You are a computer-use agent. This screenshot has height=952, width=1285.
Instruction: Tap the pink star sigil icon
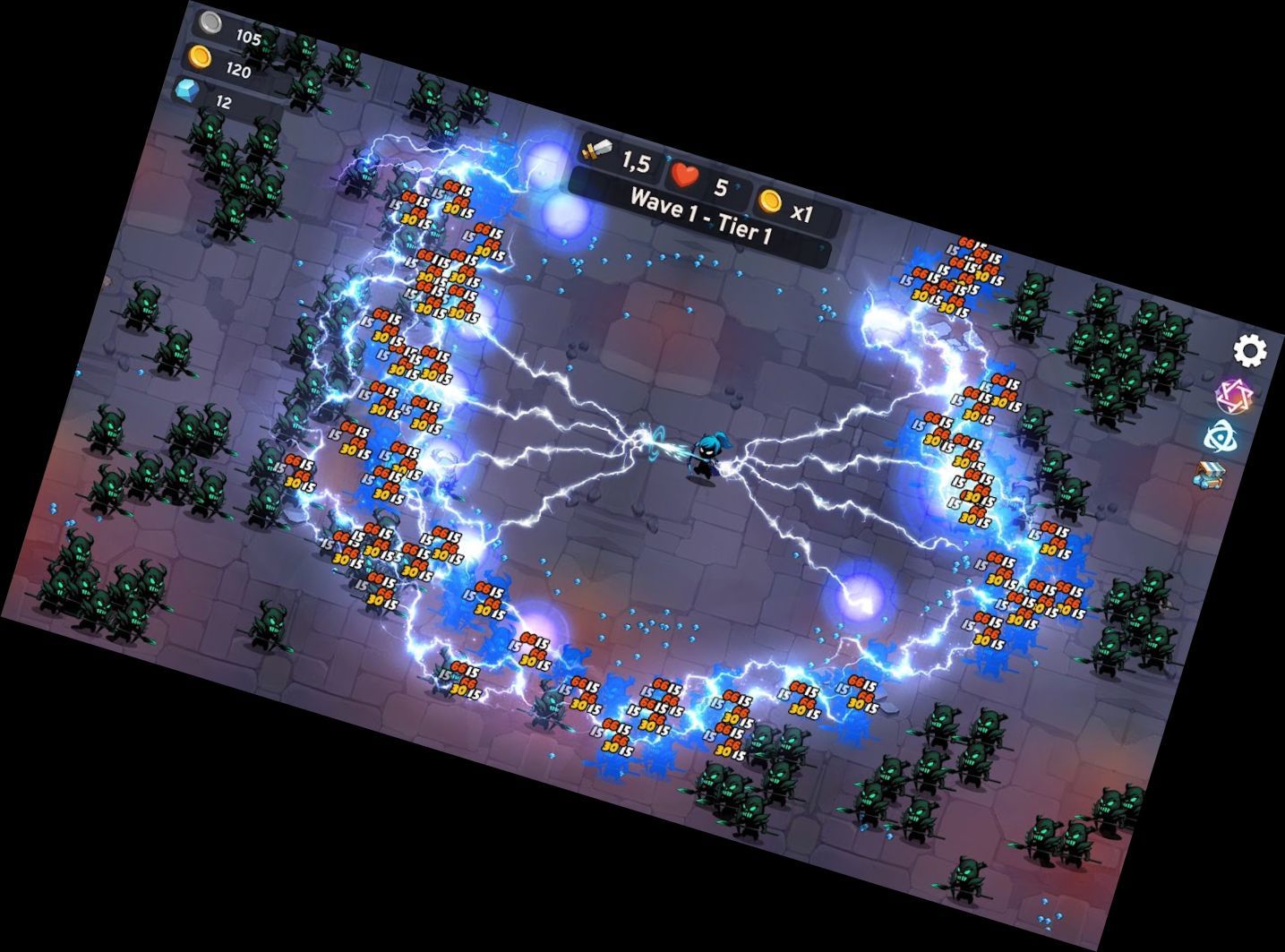[1233, 395]
